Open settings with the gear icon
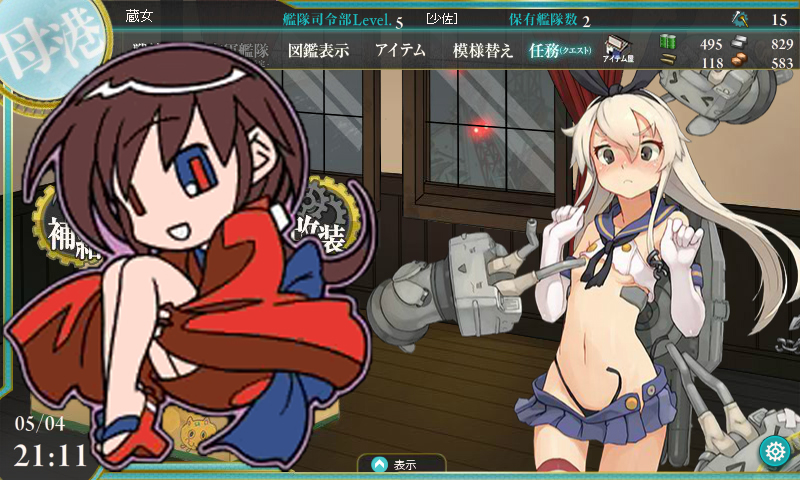This screenshot has height=480, width=800. (x=773, y=451)
